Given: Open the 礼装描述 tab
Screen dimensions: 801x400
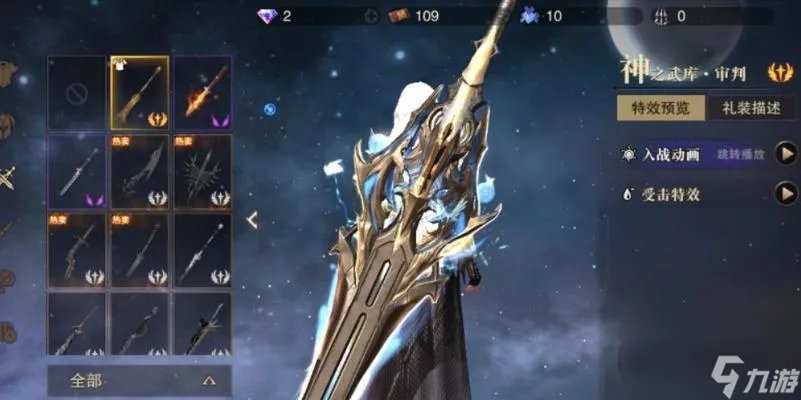Looking at the screenshot, I should [744, 109].
